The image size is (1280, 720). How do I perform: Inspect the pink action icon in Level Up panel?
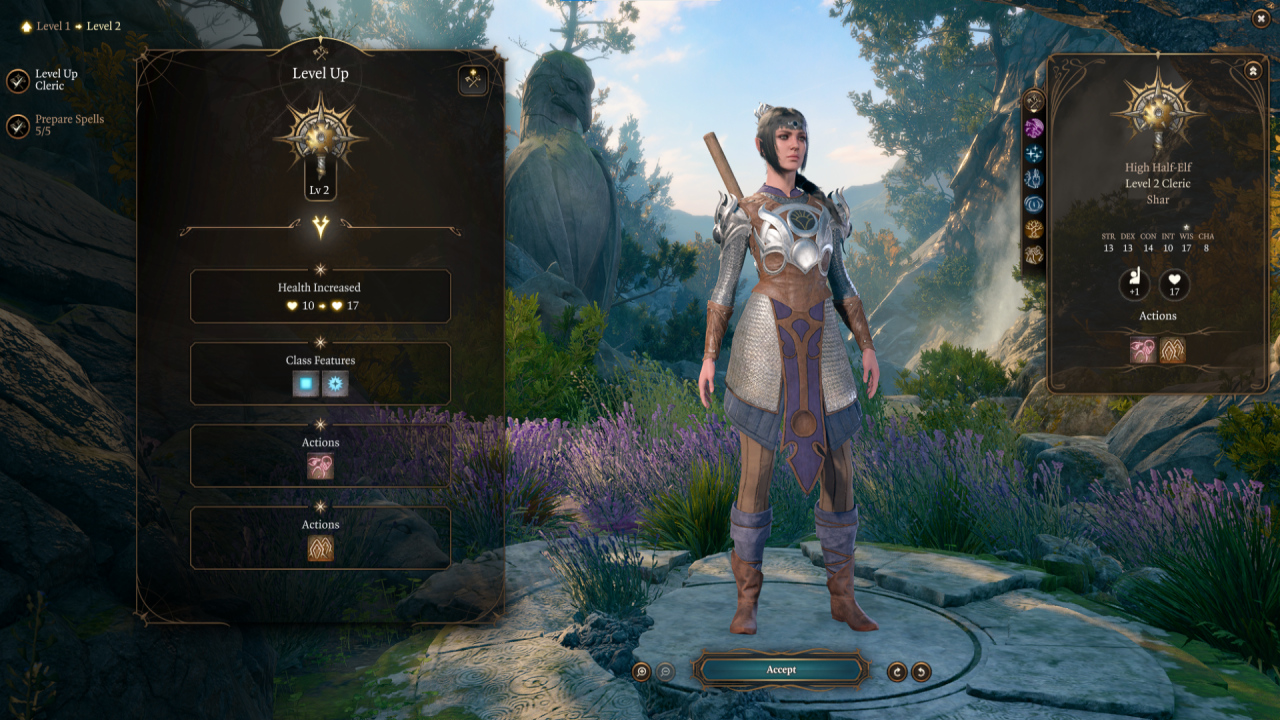[x=320, y=466]
